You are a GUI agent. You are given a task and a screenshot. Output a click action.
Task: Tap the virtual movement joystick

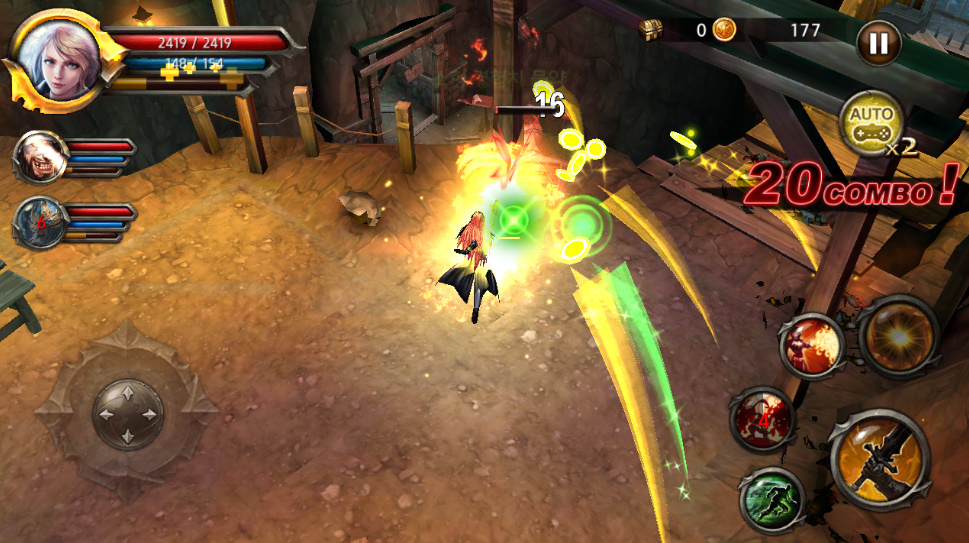(x=128, y=412)
